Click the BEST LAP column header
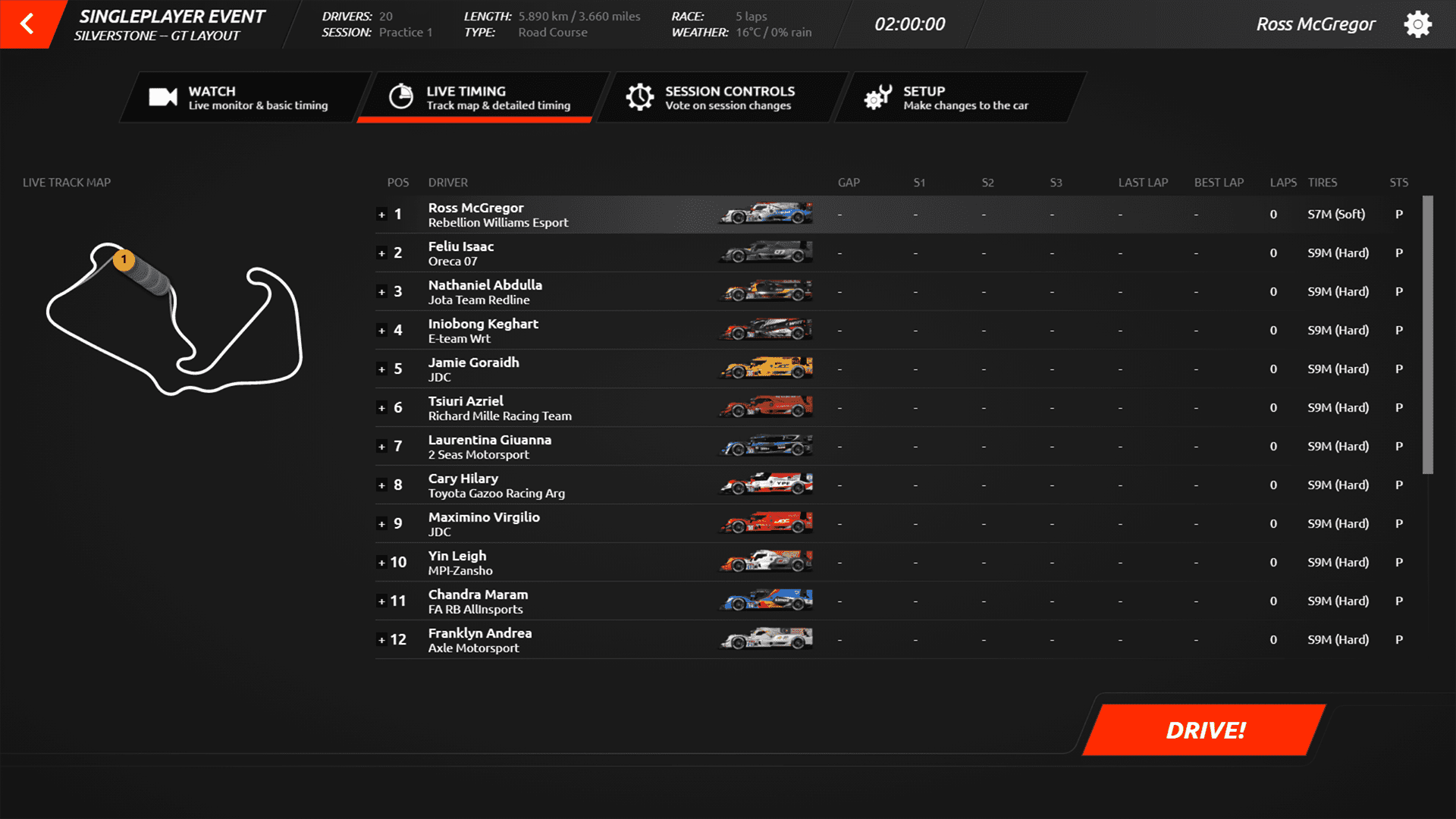Screen dimensions: 1456x819 [x=1219, y=182]
